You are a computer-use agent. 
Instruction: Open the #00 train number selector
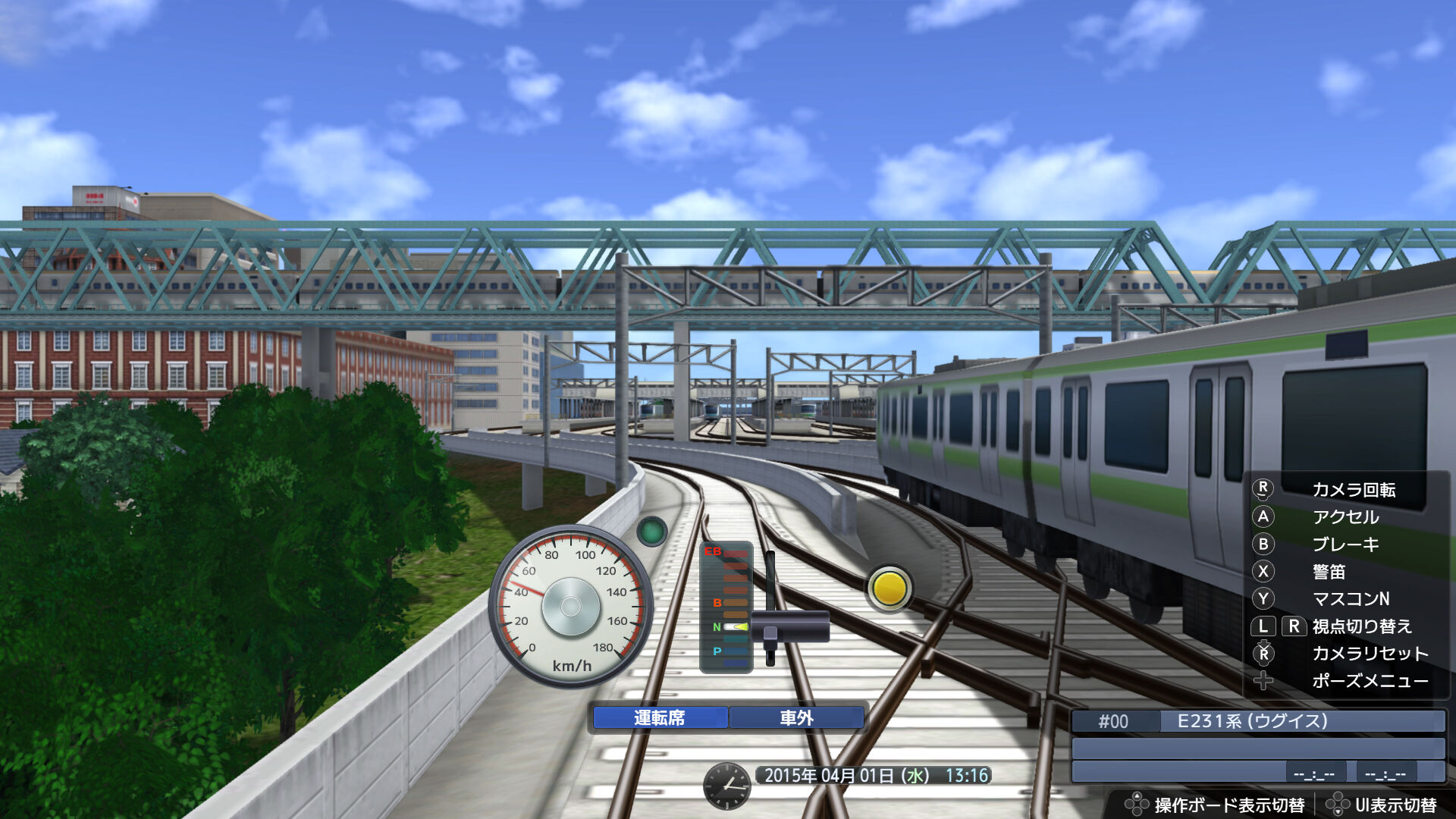click(1112, 721)
